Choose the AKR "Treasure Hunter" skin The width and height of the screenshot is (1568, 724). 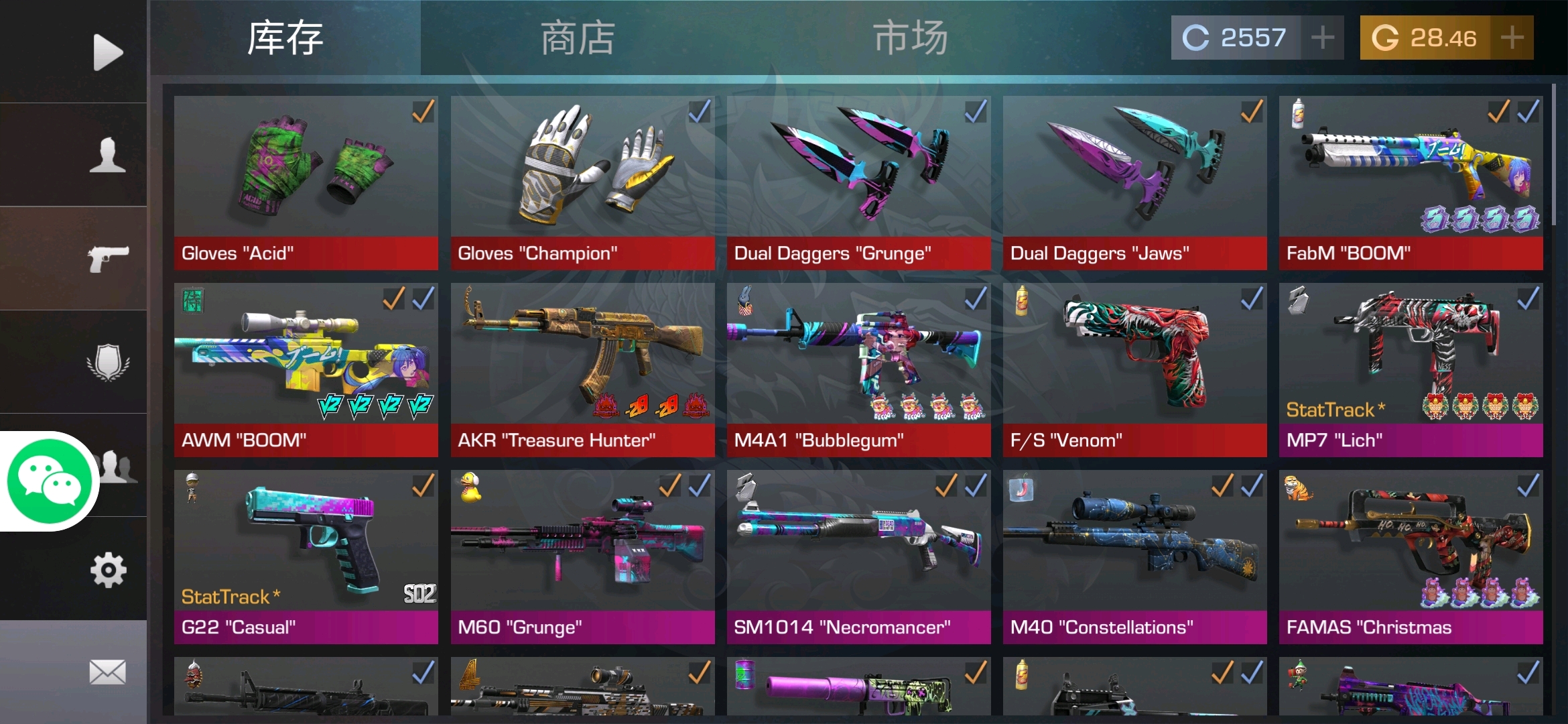coord(582,369)
